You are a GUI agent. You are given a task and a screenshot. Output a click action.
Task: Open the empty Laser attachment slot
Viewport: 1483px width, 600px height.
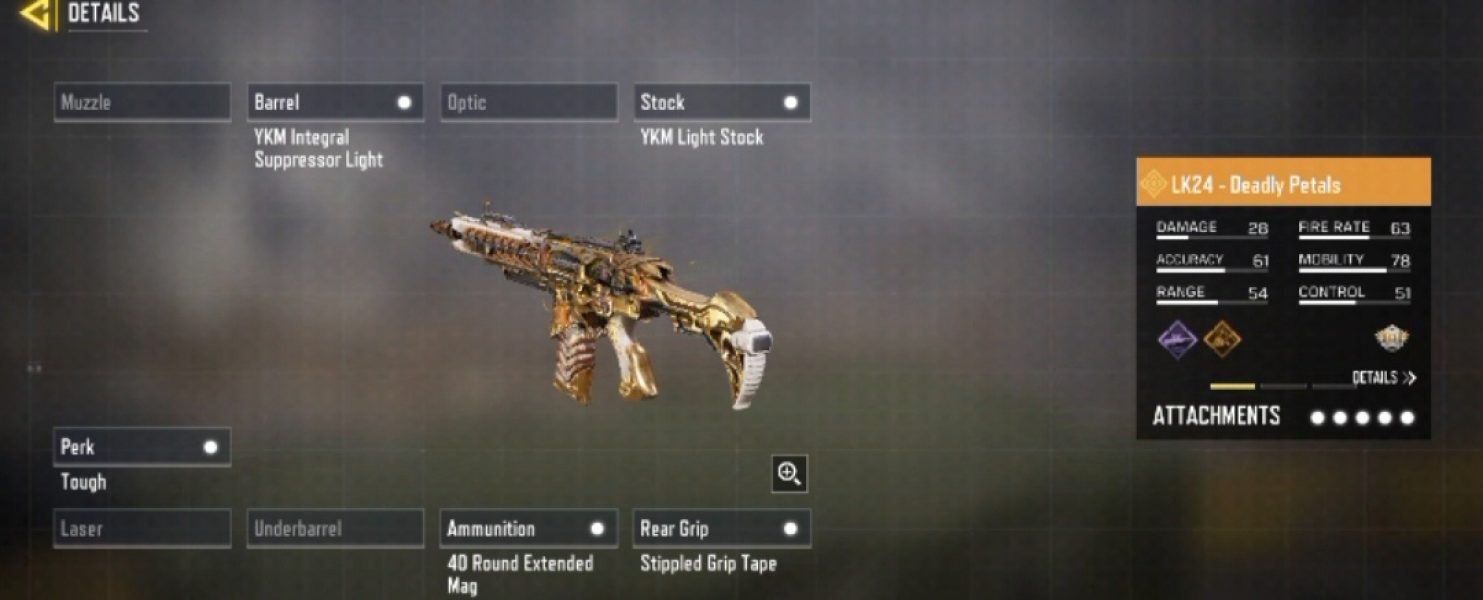click(x=142, y=528)
